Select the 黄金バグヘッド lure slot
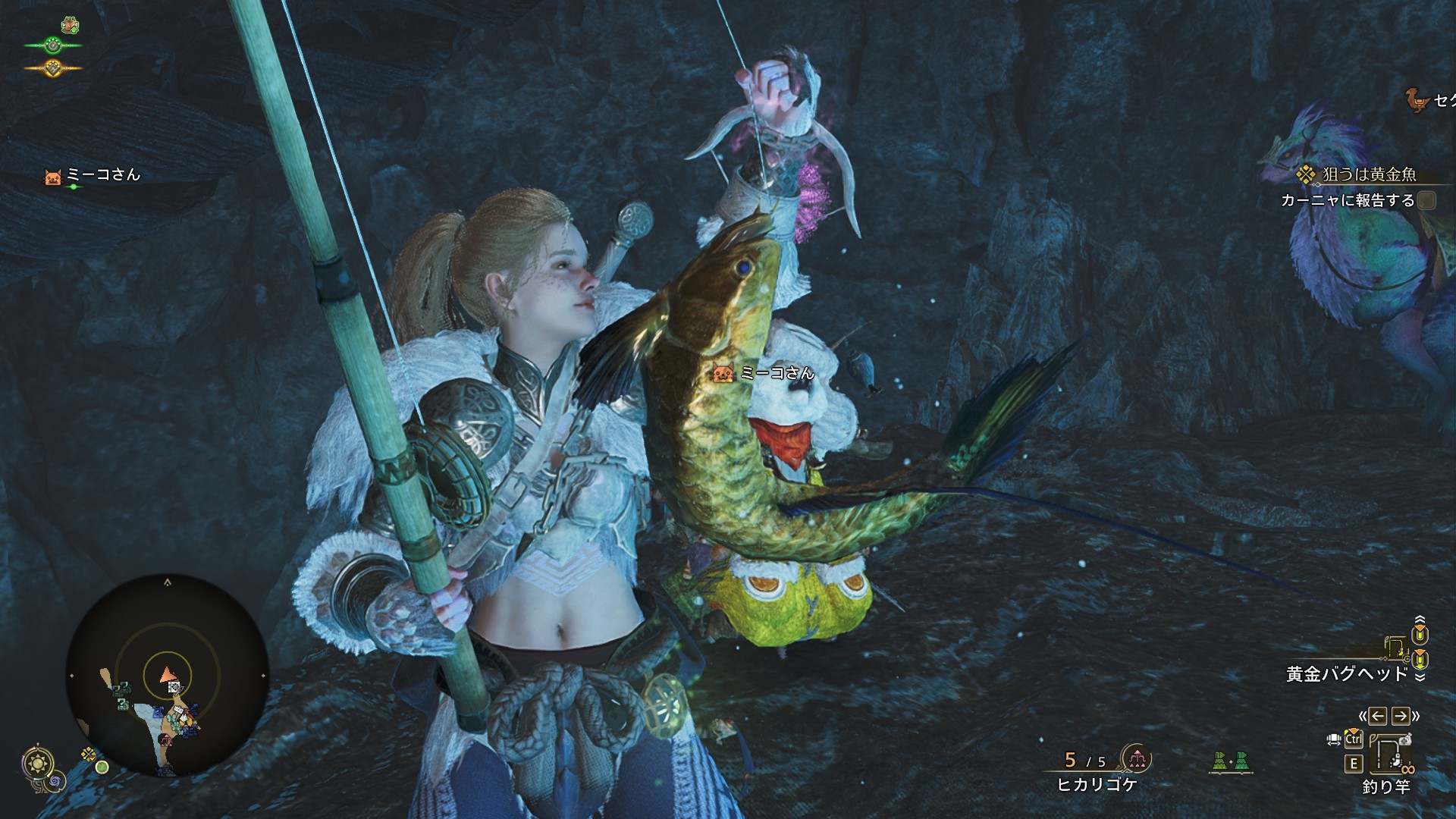1456x819 pixels. 1347,673
